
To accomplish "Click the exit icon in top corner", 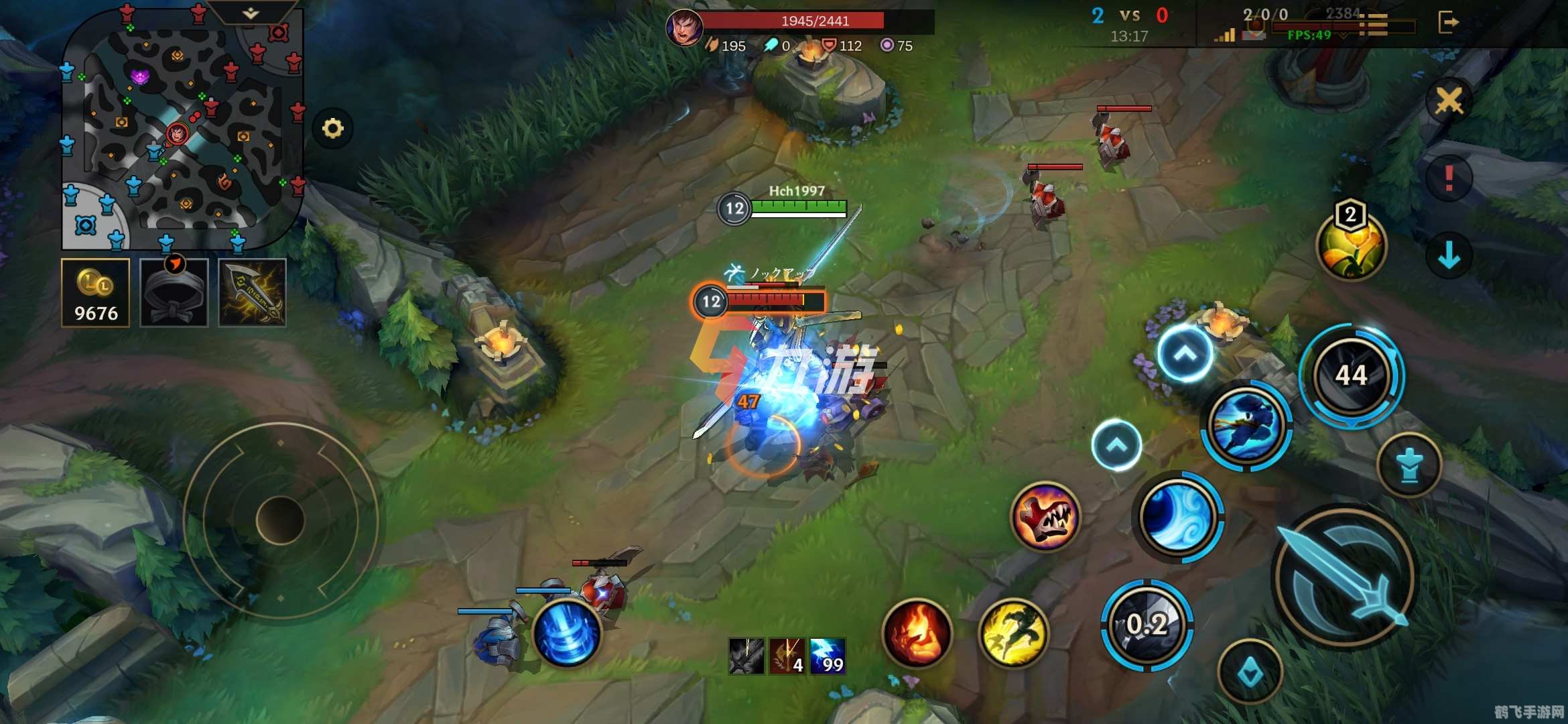I will [x=1447, y=22].
